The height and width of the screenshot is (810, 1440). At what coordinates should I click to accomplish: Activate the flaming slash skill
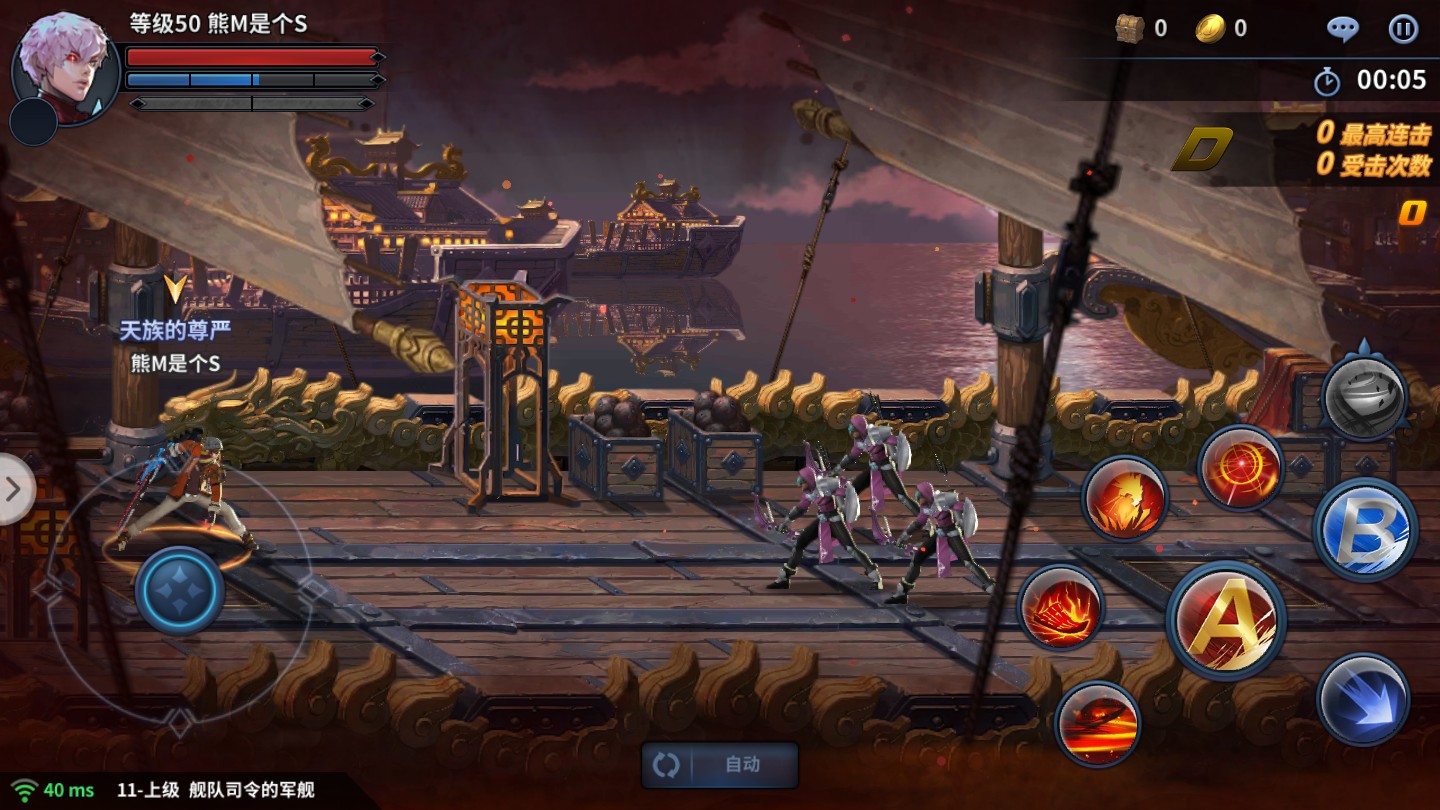[x=1061, y=608]
